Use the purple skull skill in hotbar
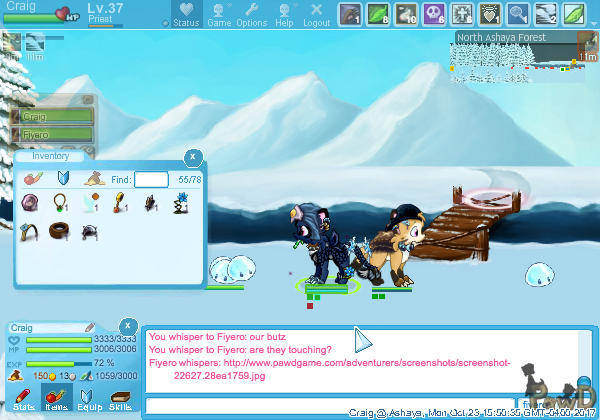 pyautogui.click(x=434, y=14)
